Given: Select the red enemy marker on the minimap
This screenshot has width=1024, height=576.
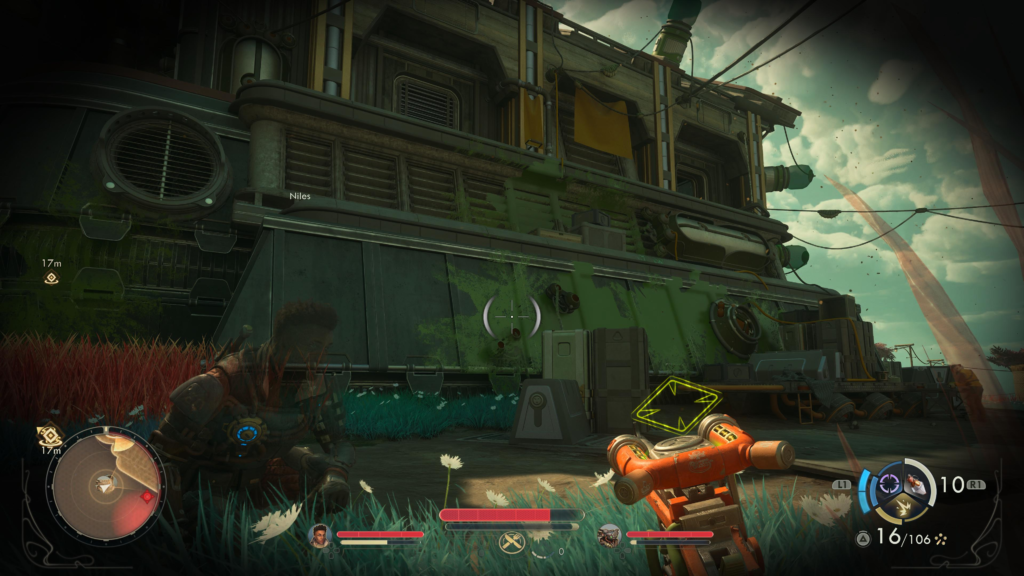Looking at the screenshot, I should [147, 496].
